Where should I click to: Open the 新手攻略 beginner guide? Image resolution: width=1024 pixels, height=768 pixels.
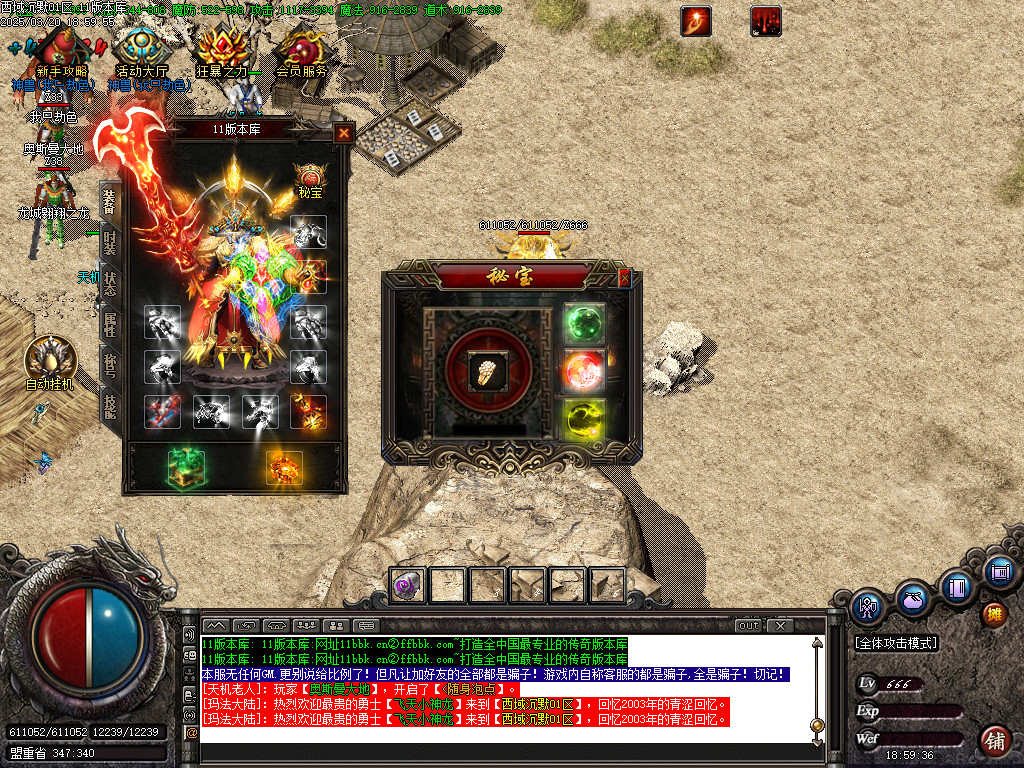click(61, 52)
